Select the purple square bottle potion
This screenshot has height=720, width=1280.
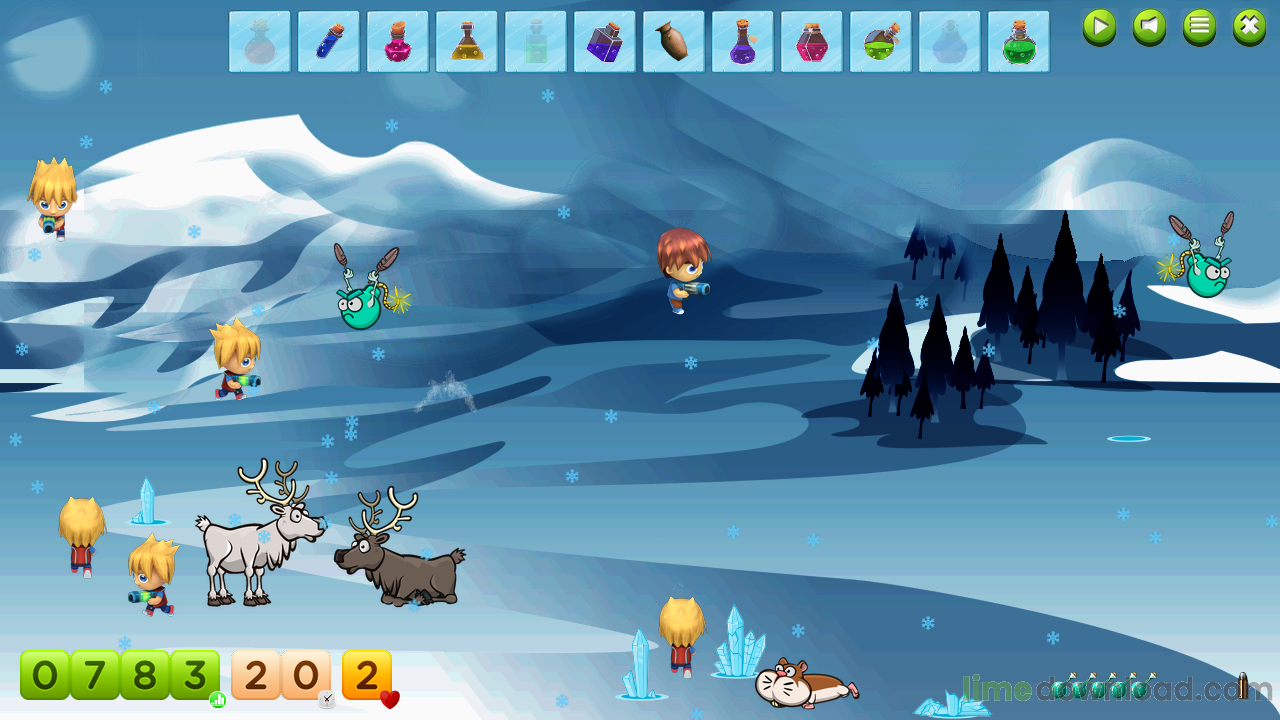click(605, 42)
